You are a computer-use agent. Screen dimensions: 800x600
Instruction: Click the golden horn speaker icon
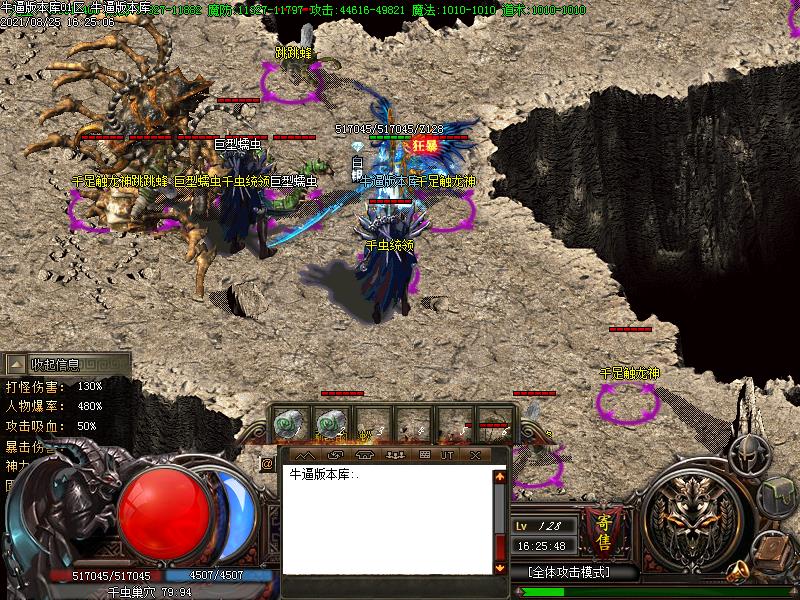point(738,572)
